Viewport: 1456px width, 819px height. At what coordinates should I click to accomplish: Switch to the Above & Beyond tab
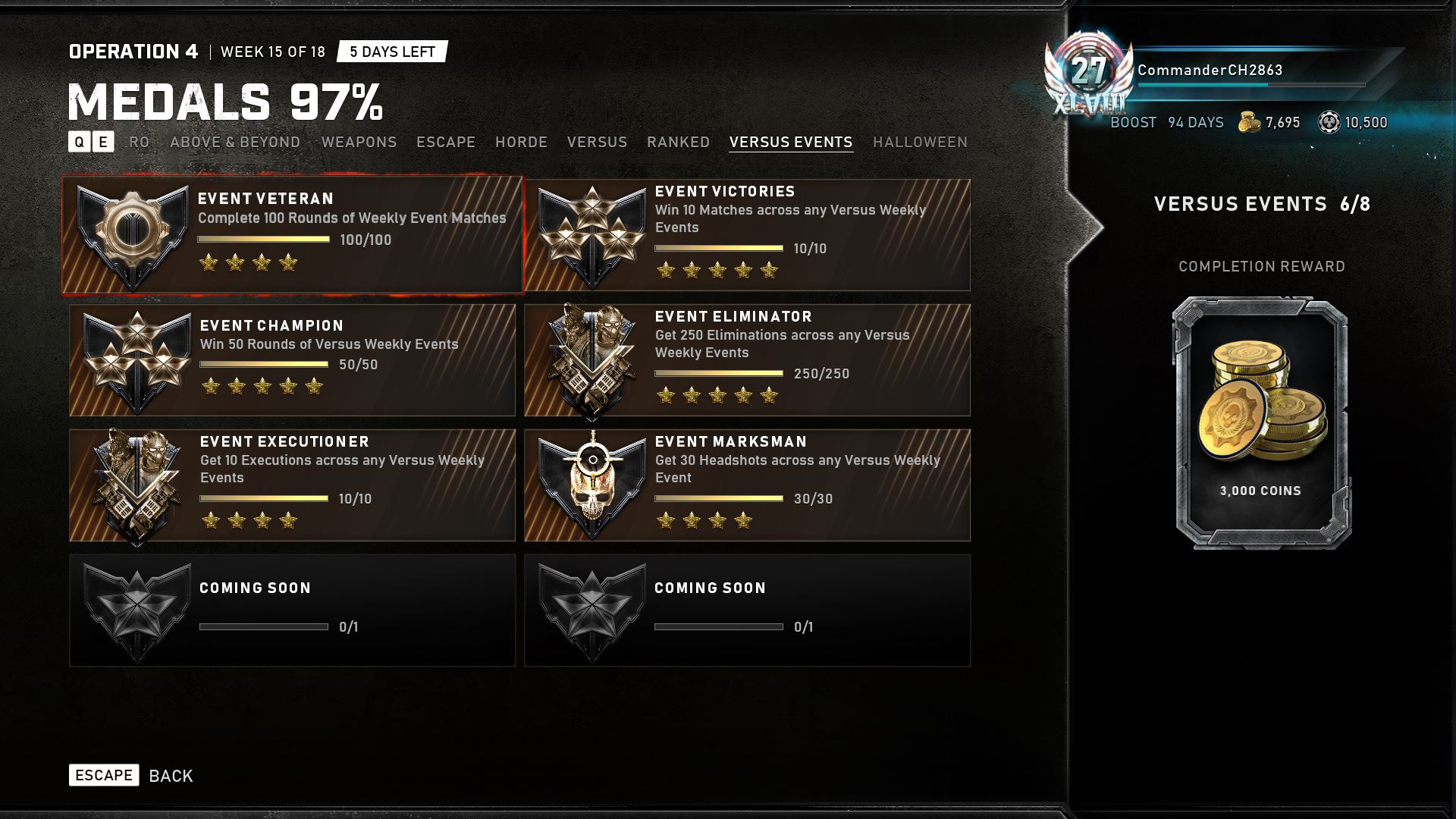235,143
